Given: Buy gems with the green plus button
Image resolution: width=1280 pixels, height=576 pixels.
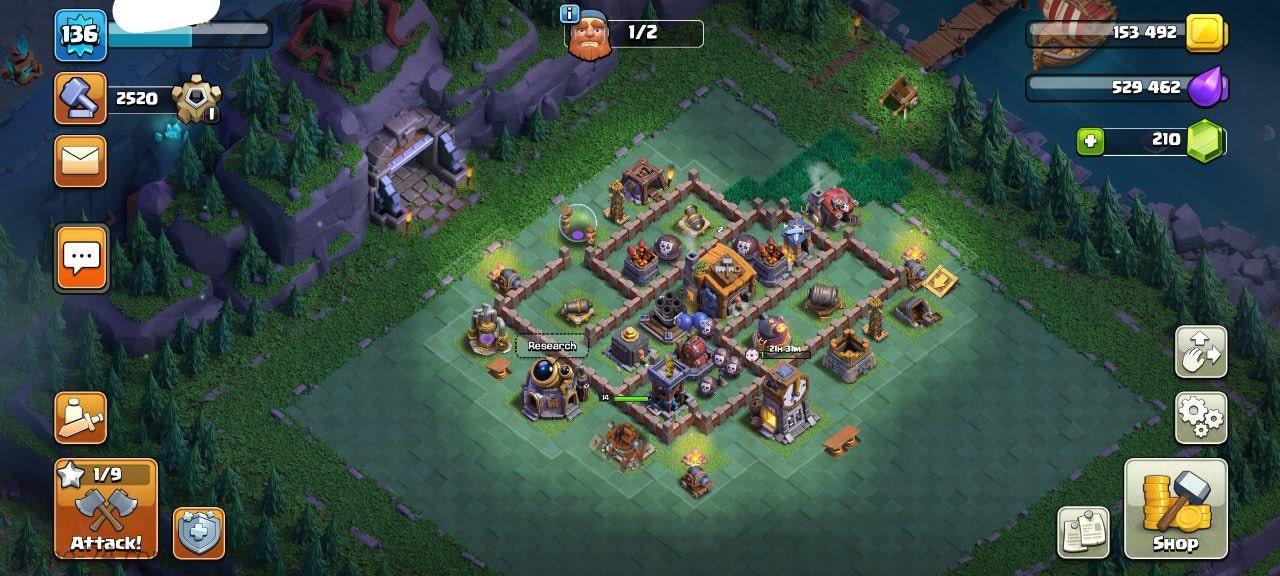Looking at the screenshot, I should [1090, 141].
